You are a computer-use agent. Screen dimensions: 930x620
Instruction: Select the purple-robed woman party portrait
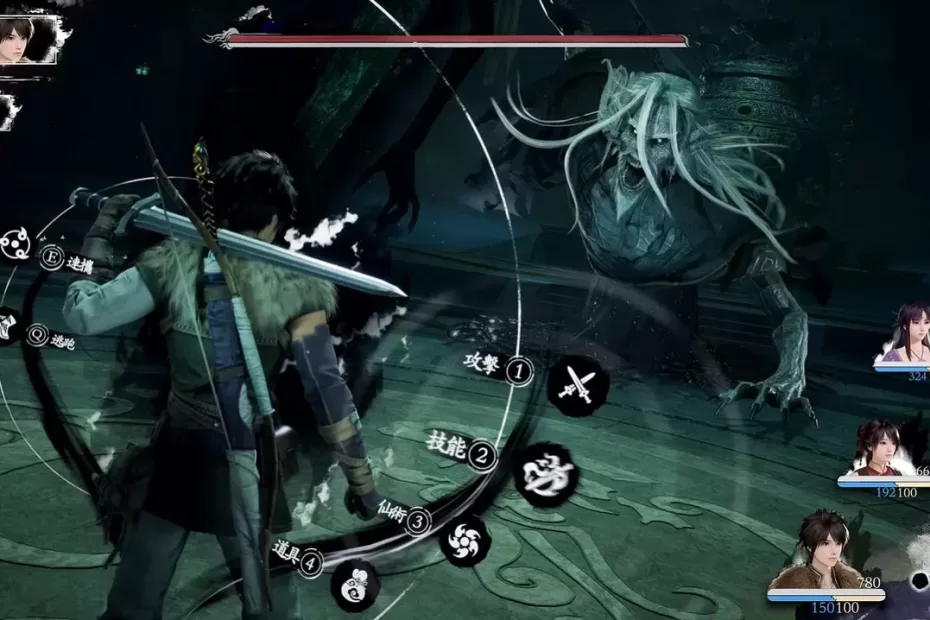tap(907, 334)
